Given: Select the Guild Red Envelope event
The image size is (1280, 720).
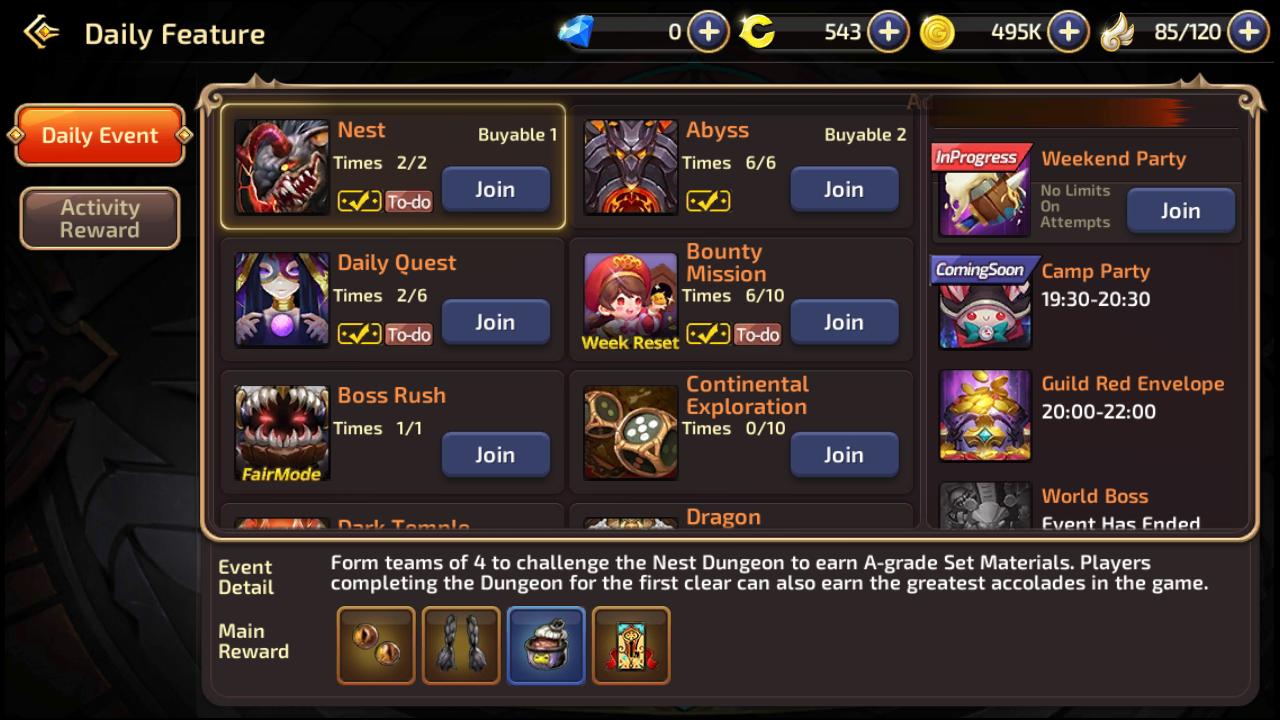Looking at the screenshot, I should coord(1086,412).
